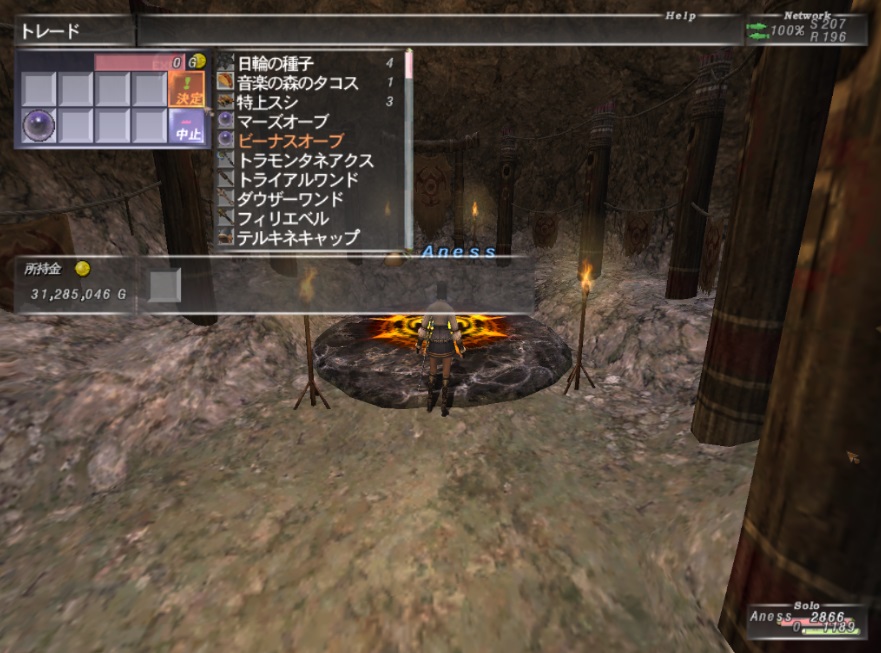Screen dimensions: 881x653
Task: Select 日輪の種子 in the item list
Action: (x=275, y=64)
